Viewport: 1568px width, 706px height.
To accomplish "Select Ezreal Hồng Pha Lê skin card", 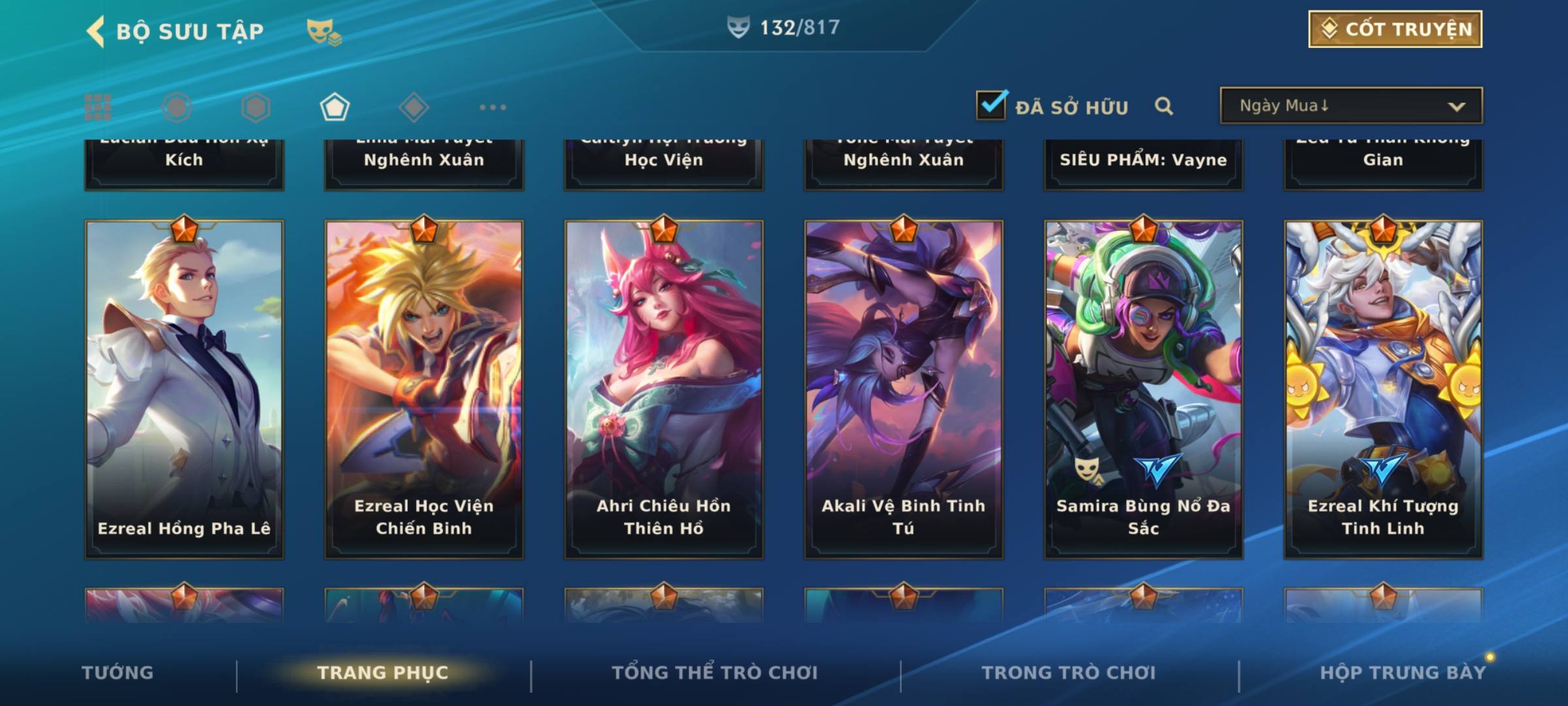I will [184, 389].
